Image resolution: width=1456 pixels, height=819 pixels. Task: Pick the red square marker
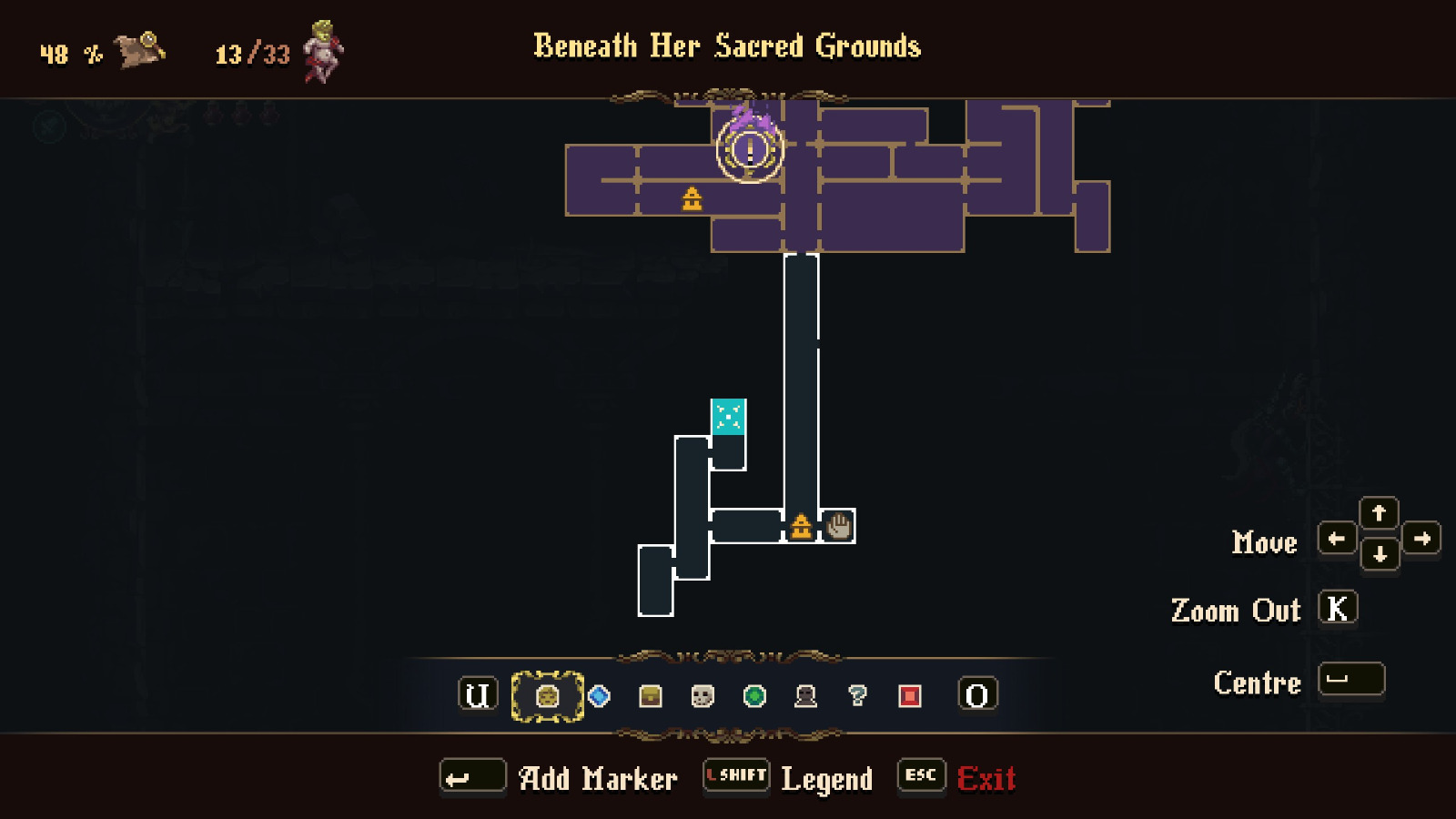(x=908, y=697)
